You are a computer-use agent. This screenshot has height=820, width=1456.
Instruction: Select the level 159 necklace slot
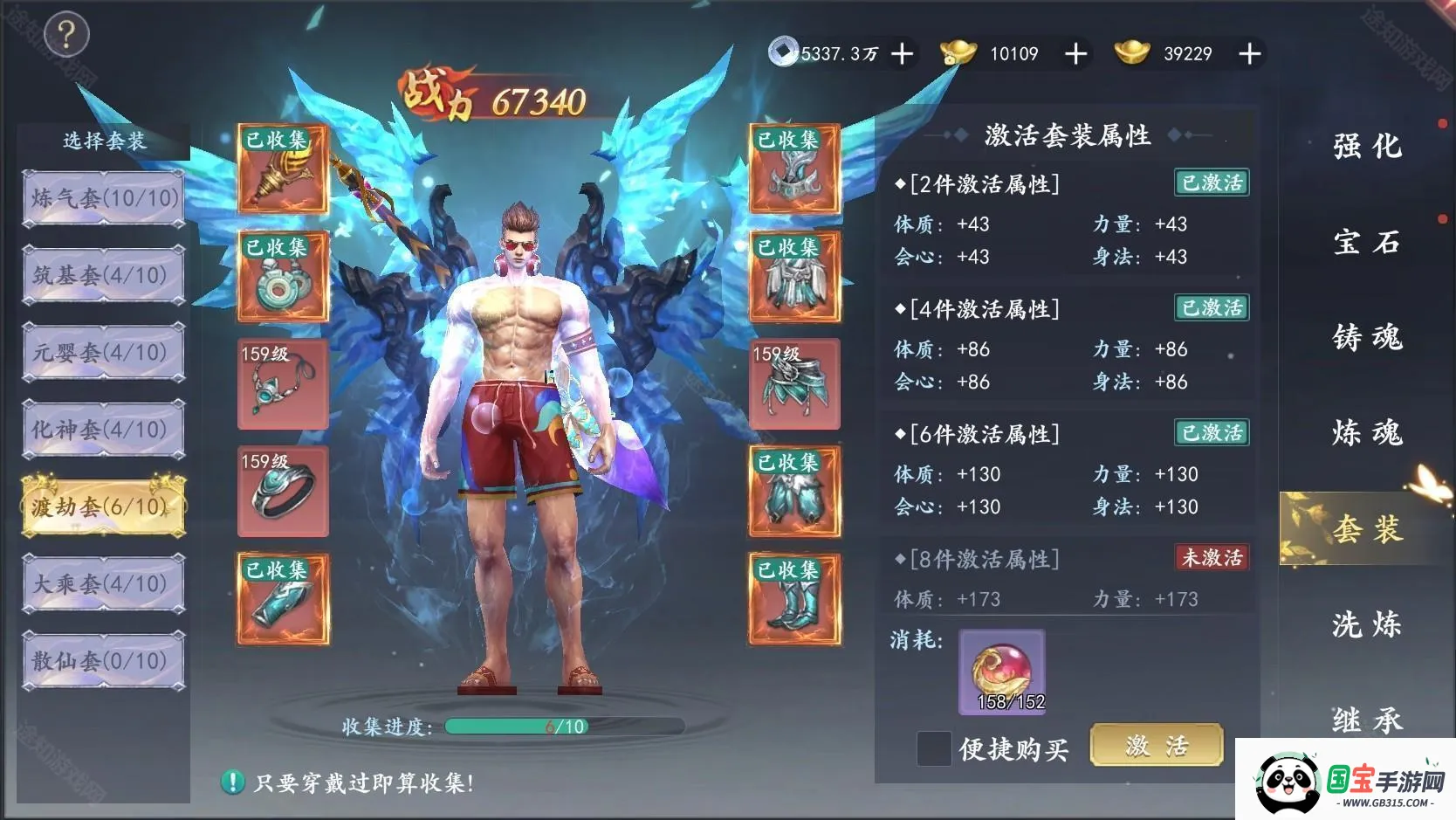pyautogui.click(x=283, y=385)
